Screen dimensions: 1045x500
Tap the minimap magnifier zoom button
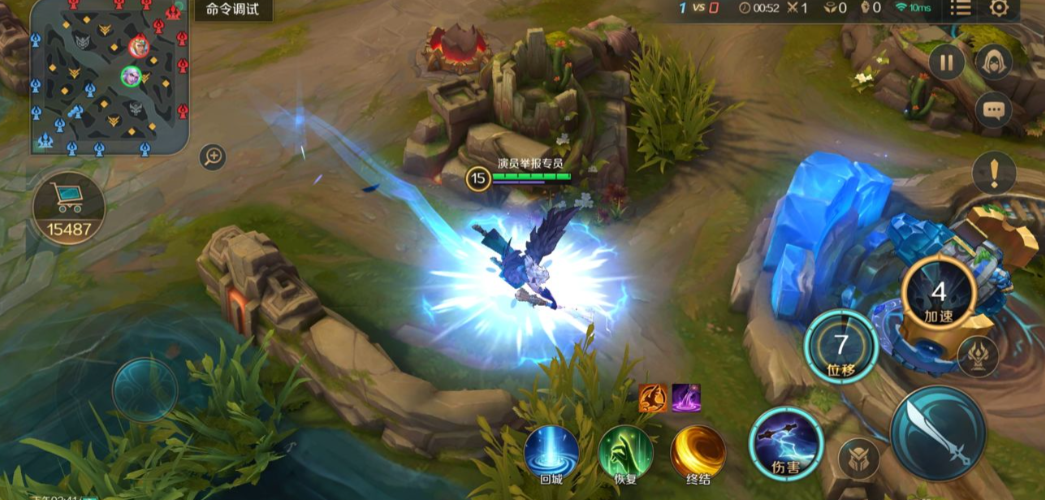[x=212, y=156]
